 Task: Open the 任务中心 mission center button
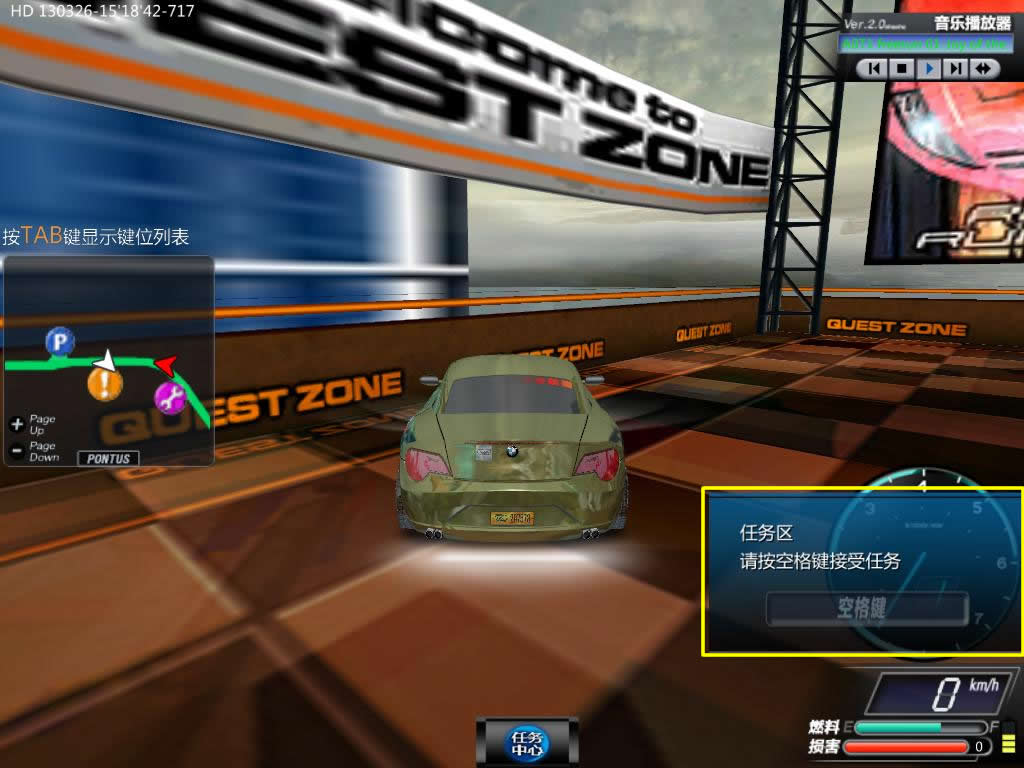click(527, 742)
